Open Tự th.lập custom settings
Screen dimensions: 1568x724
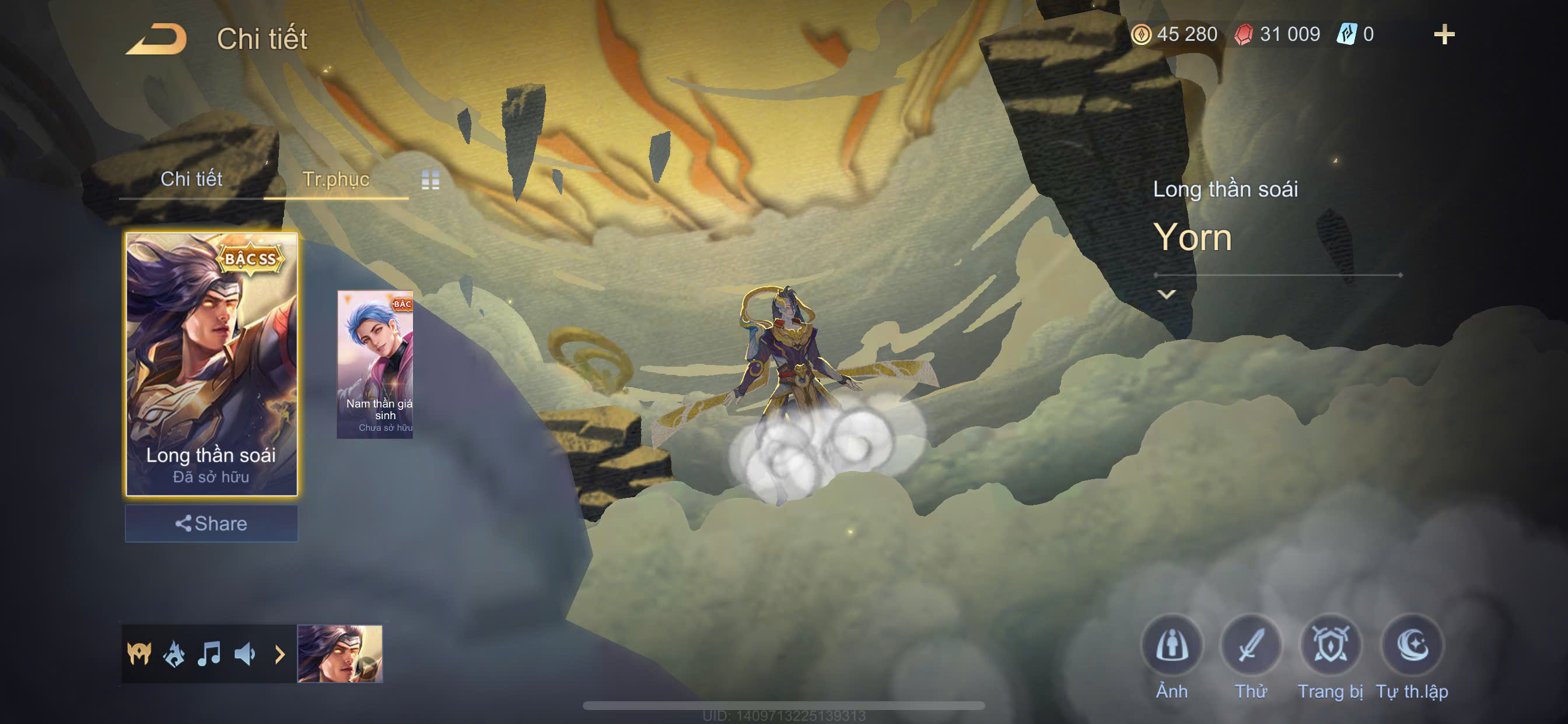1412,646
